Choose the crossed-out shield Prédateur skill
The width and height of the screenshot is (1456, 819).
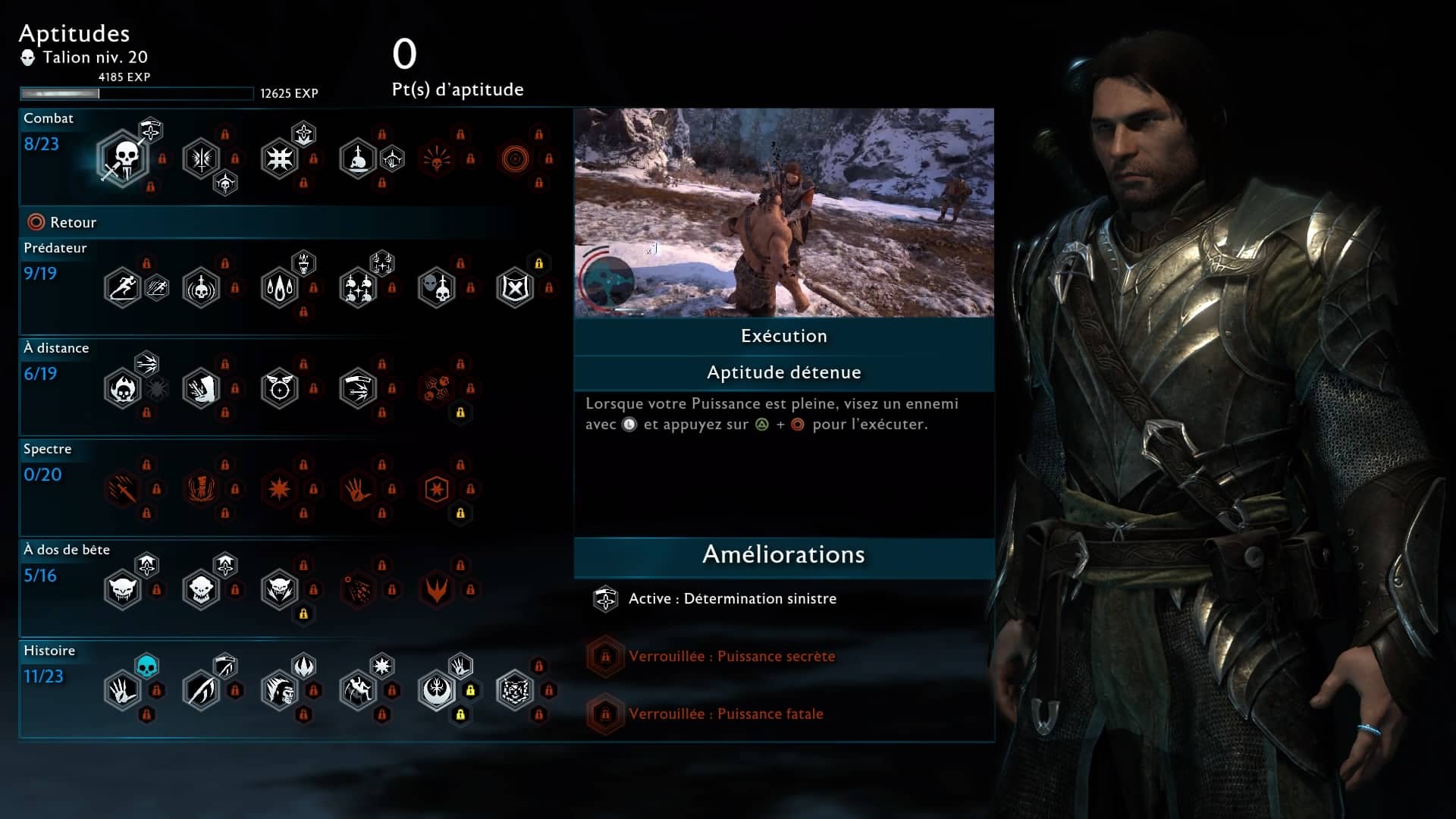(515, 288)
